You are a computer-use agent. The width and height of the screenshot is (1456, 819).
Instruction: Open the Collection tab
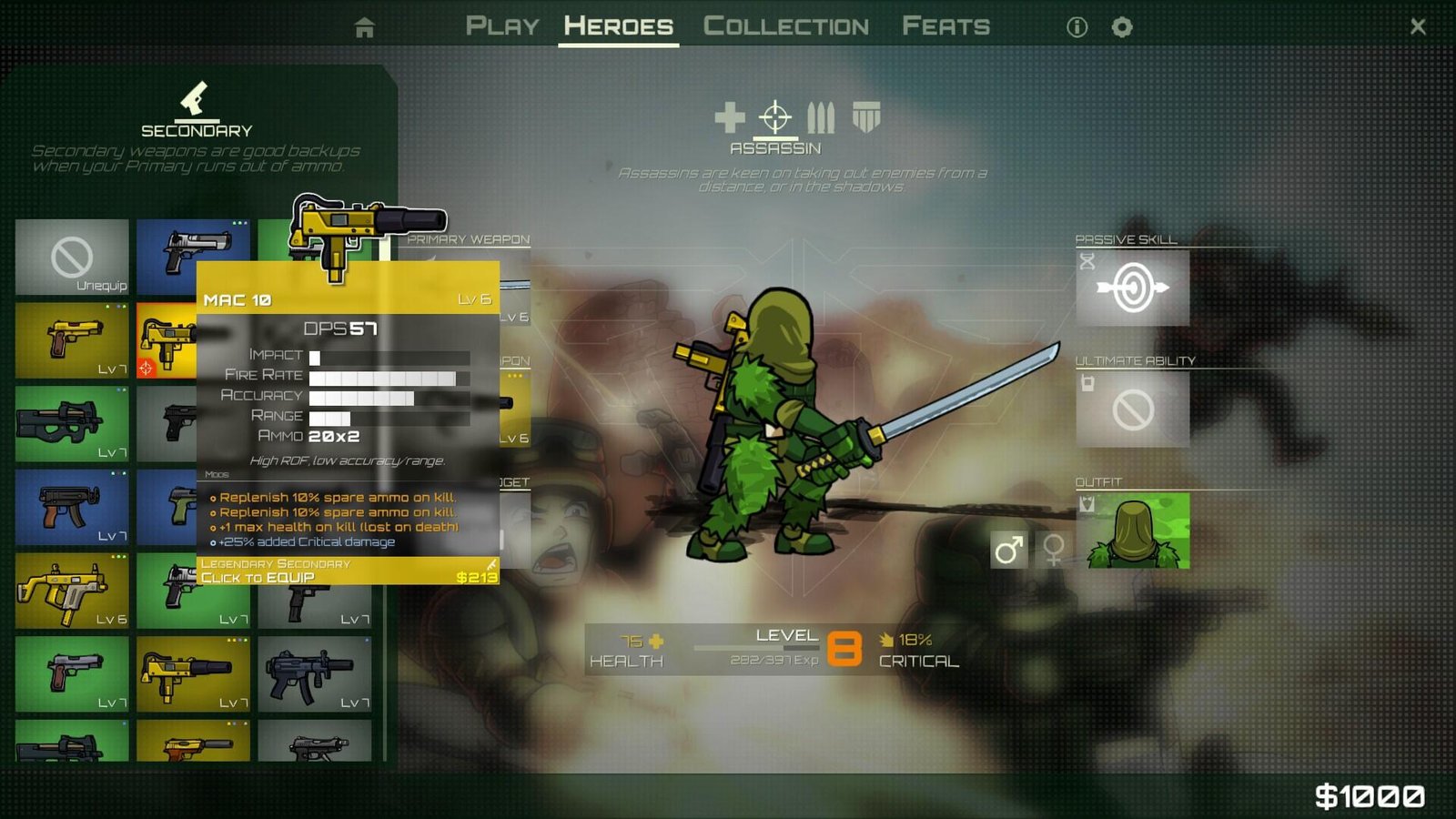click(785, 25)
